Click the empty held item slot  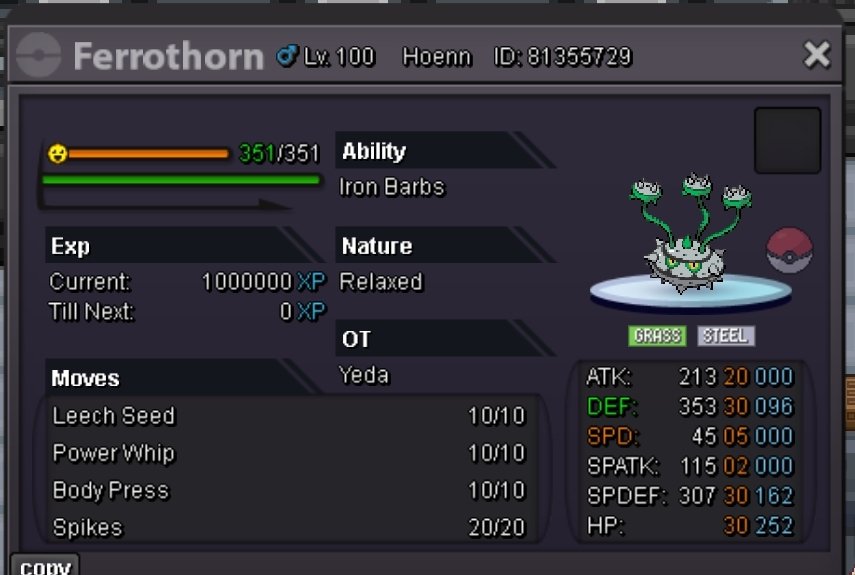[x=787, y=141]
